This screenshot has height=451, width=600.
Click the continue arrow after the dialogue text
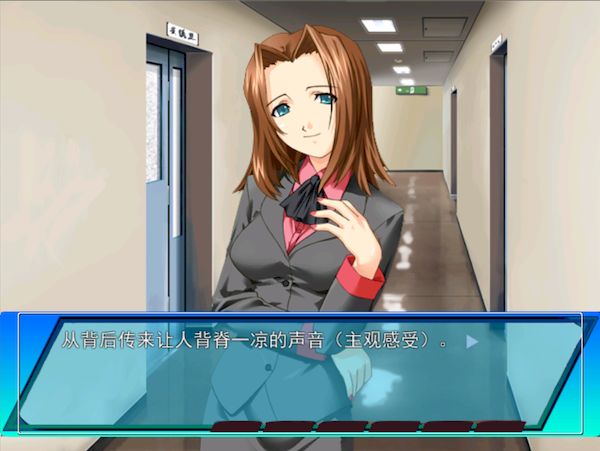(472, 341)
